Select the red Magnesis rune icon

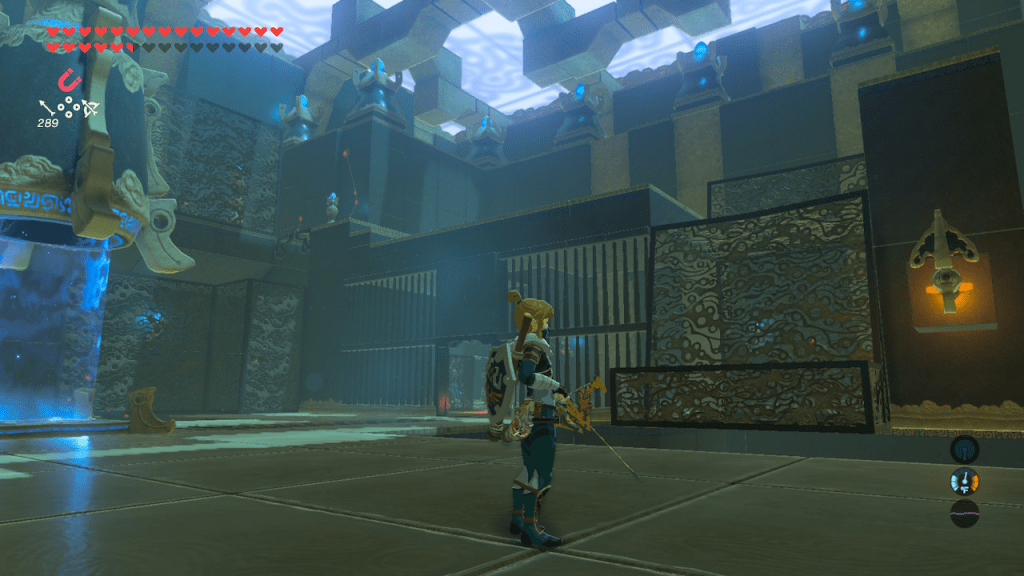(68, 78)
